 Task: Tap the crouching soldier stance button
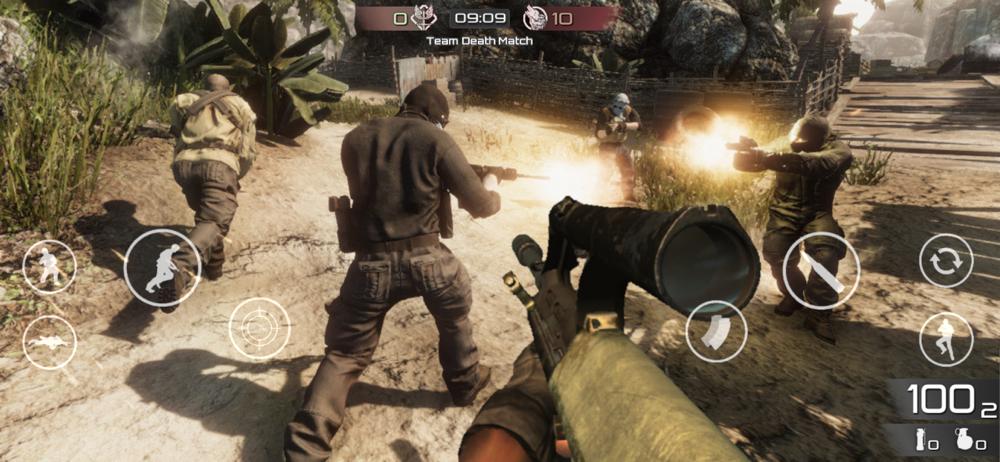[x=49, y=267]
